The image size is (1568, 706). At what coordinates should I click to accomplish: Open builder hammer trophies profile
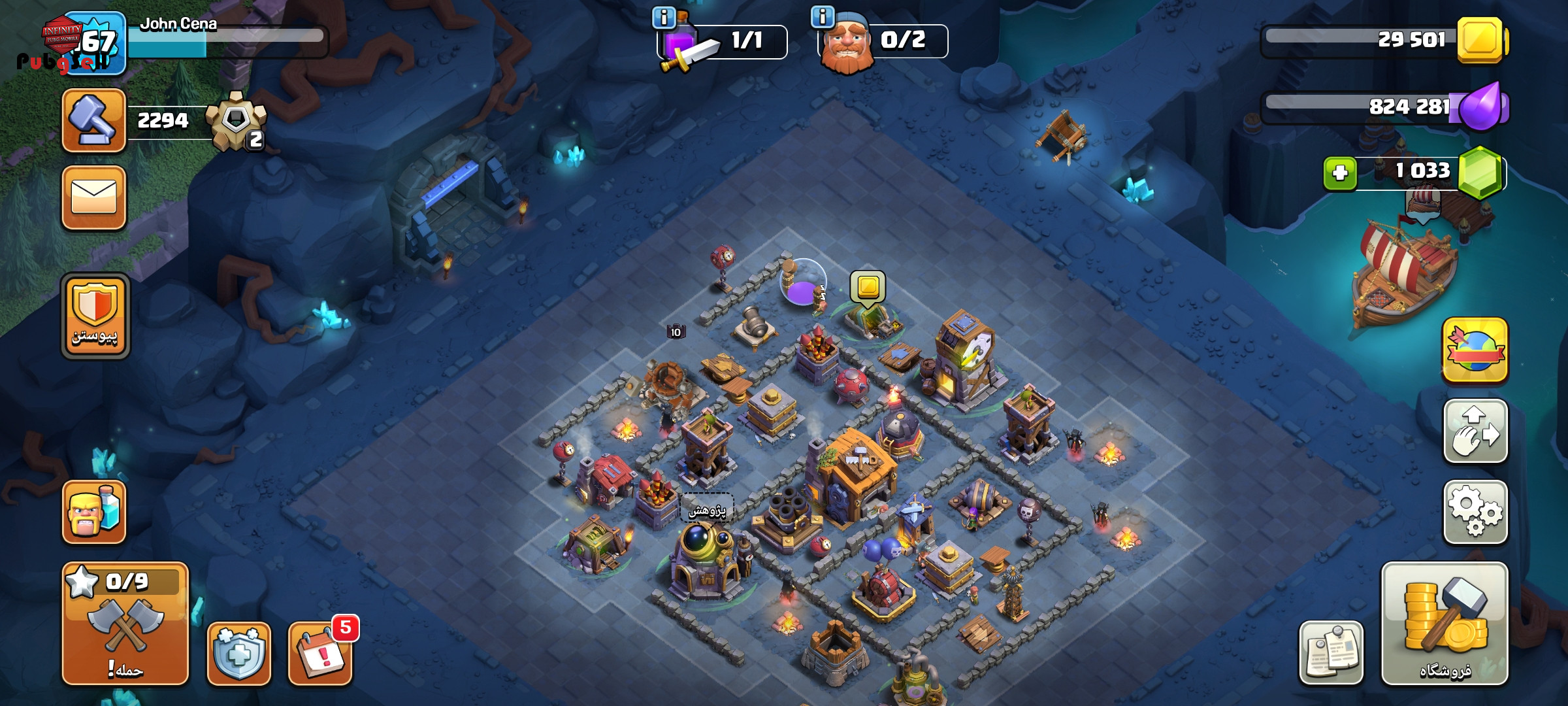pyautogui.click(x=94, y=120)
